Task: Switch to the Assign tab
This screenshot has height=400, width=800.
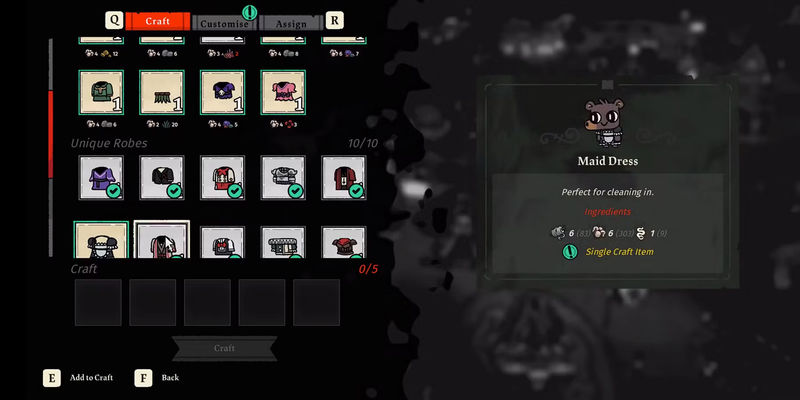Action: (291, 22)
